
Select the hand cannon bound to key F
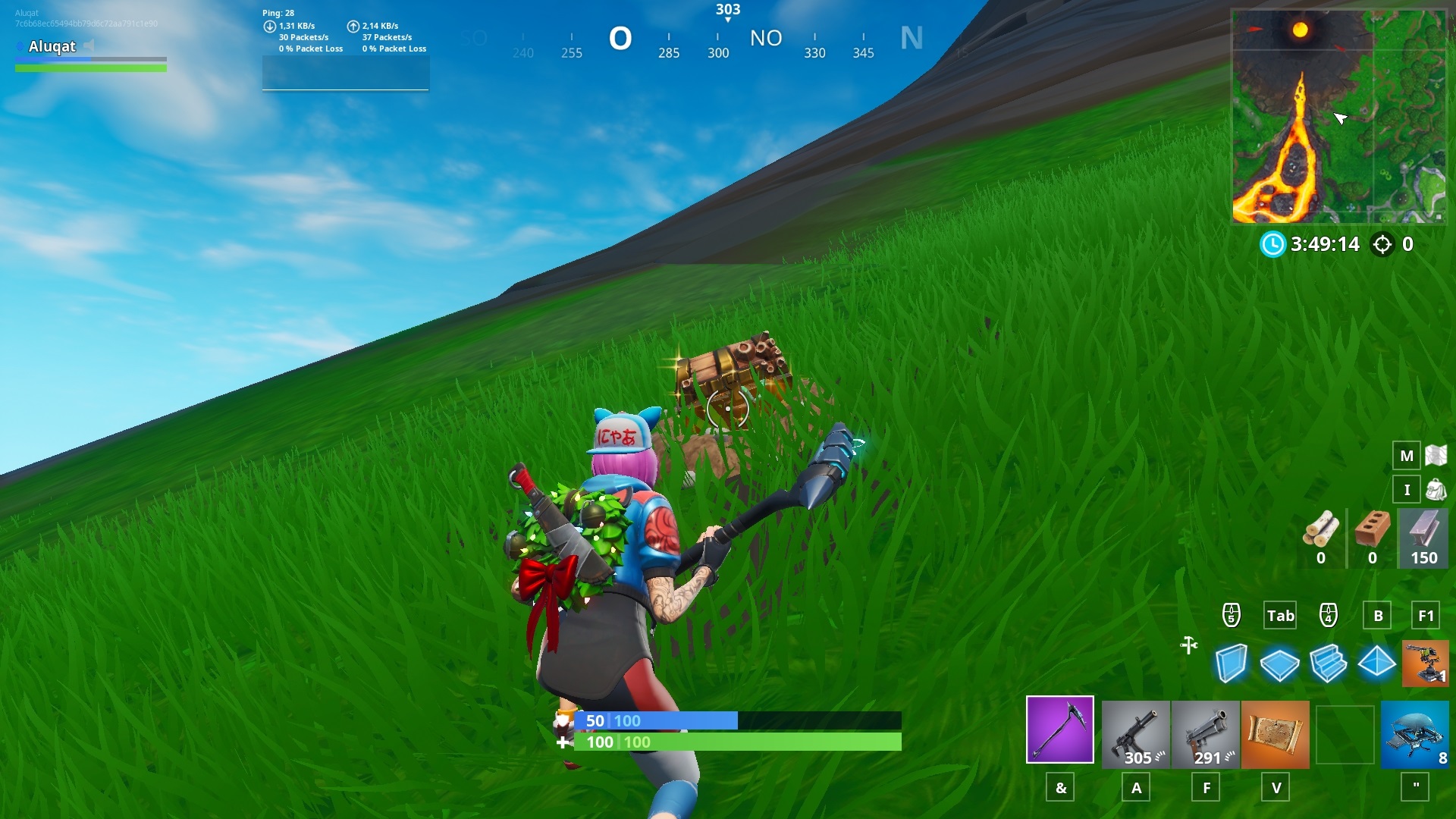[1205, 734]
